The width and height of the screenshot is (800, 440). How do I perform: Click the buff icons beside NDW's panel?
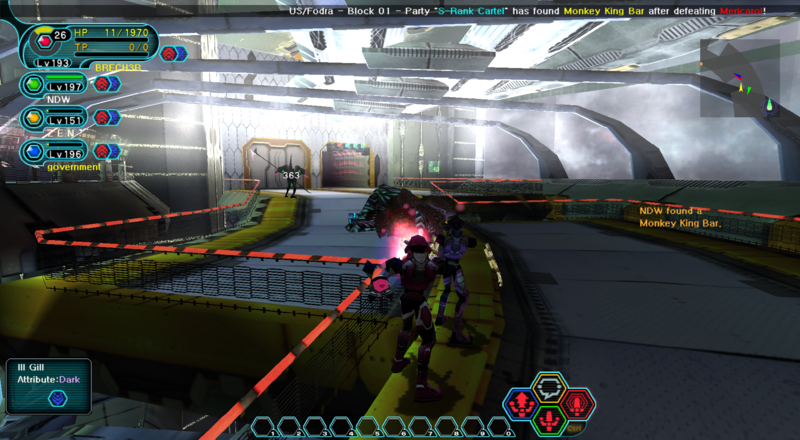click(x=107, y=84)
